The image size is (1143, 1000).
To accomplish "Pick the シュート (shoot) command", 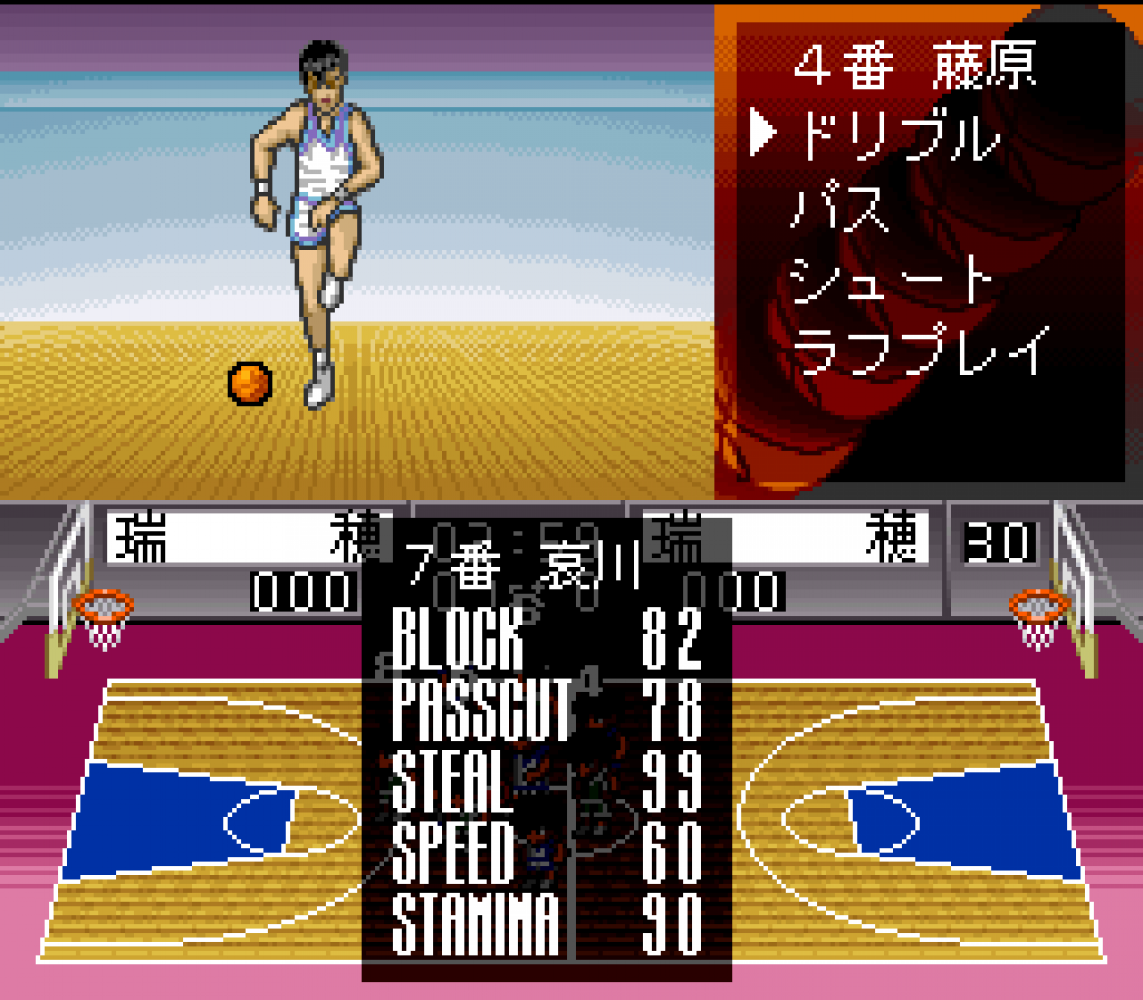I will pyautogui.click(x=892, y=280).
